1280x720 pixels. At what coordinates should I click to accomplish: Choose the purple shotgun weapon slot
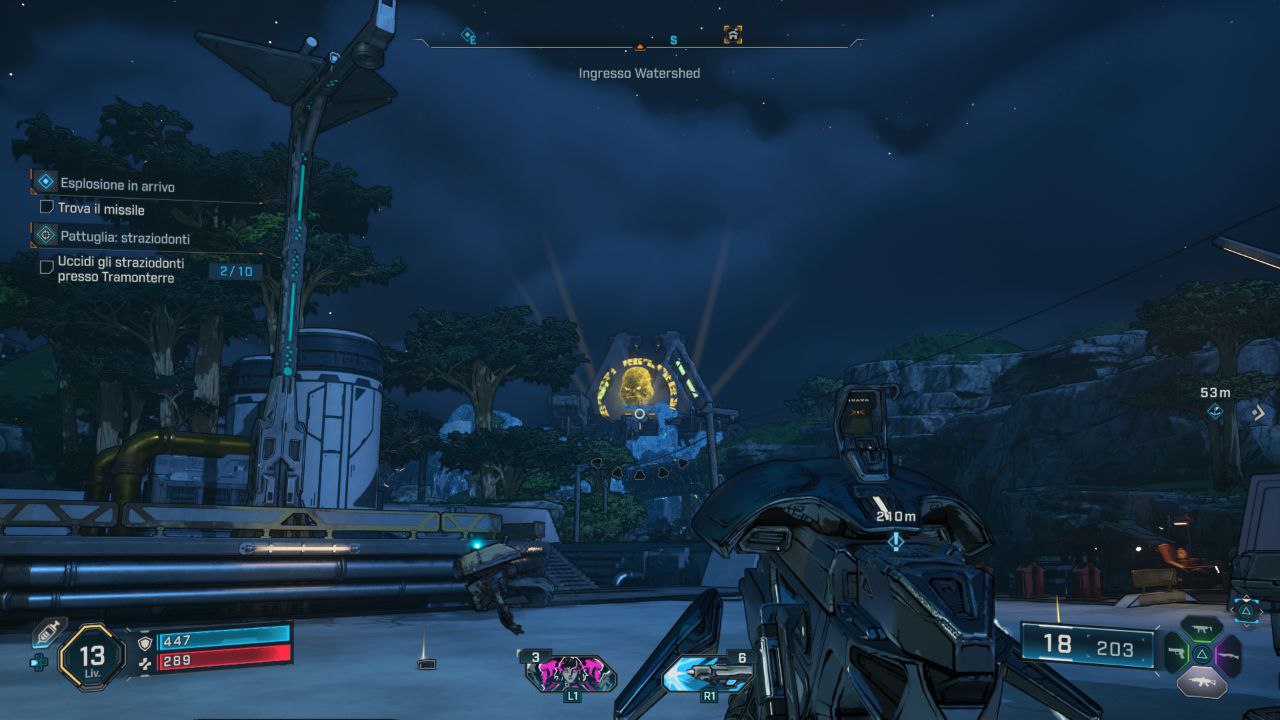click(x=1227, y=656)
